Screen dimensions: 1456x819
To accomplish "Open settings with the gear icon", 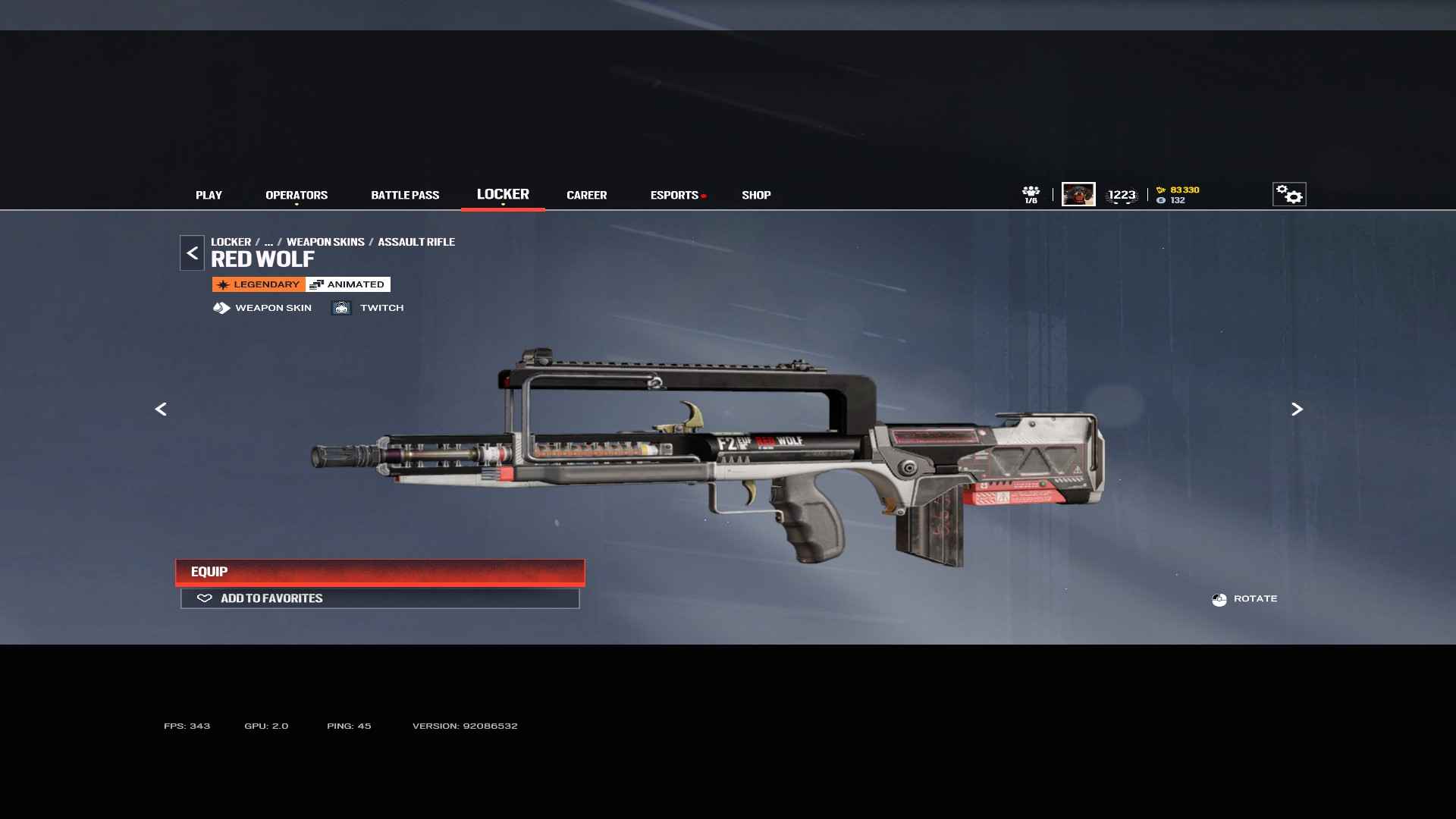I will coord(1288,194).
